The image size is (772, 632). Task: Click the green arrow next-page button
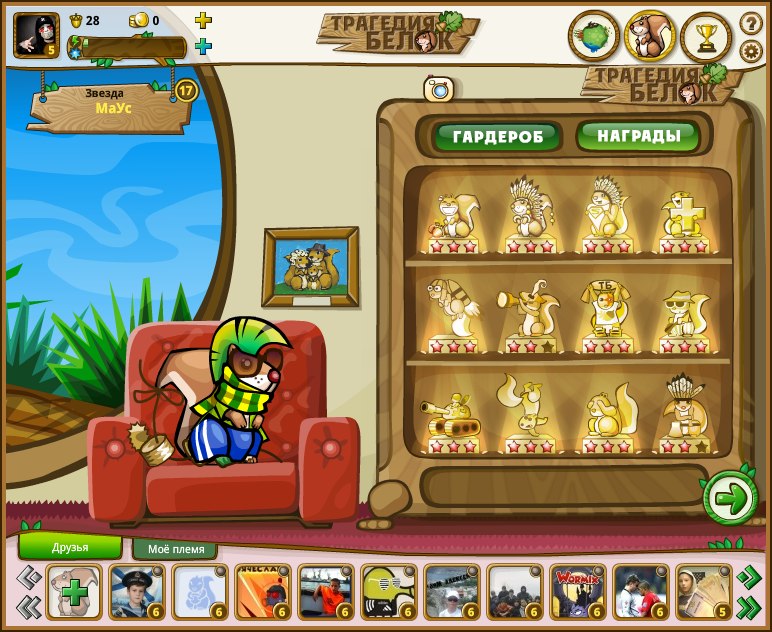tap(730, 499)
